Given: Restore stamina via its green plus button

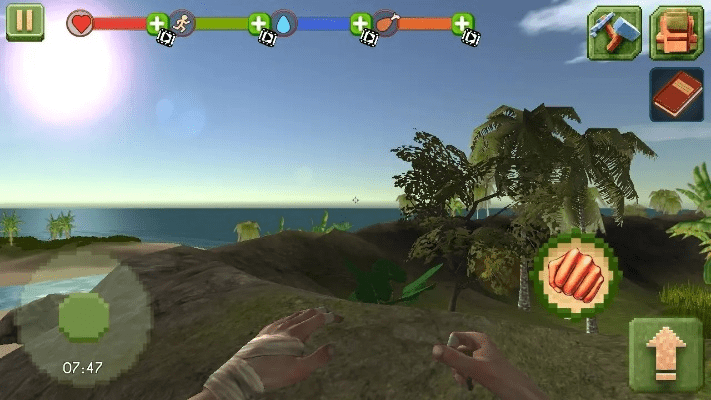Looking at the screenshot, I should 259,23.
